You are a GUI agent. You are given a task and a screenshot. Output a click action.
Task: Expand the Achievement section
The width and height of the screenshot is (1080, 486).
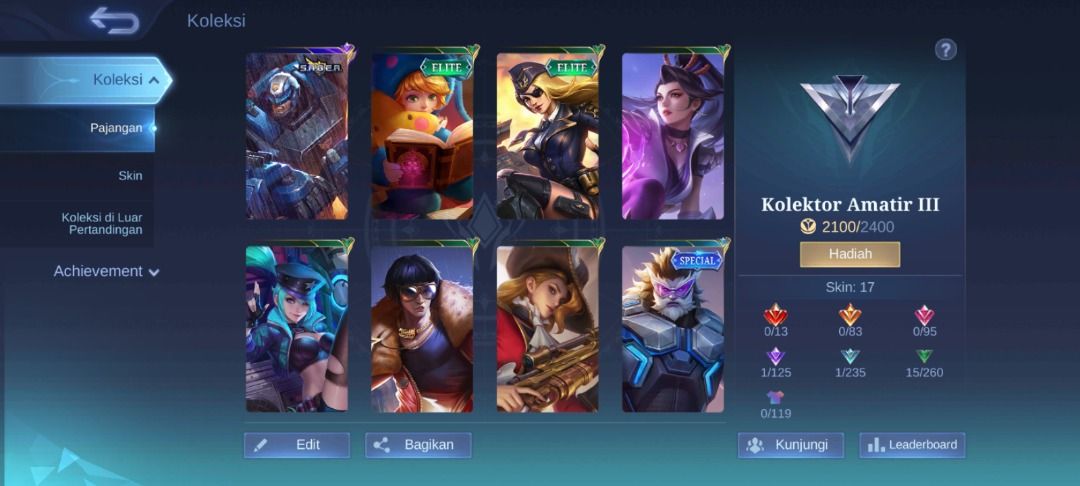point(106,271)
